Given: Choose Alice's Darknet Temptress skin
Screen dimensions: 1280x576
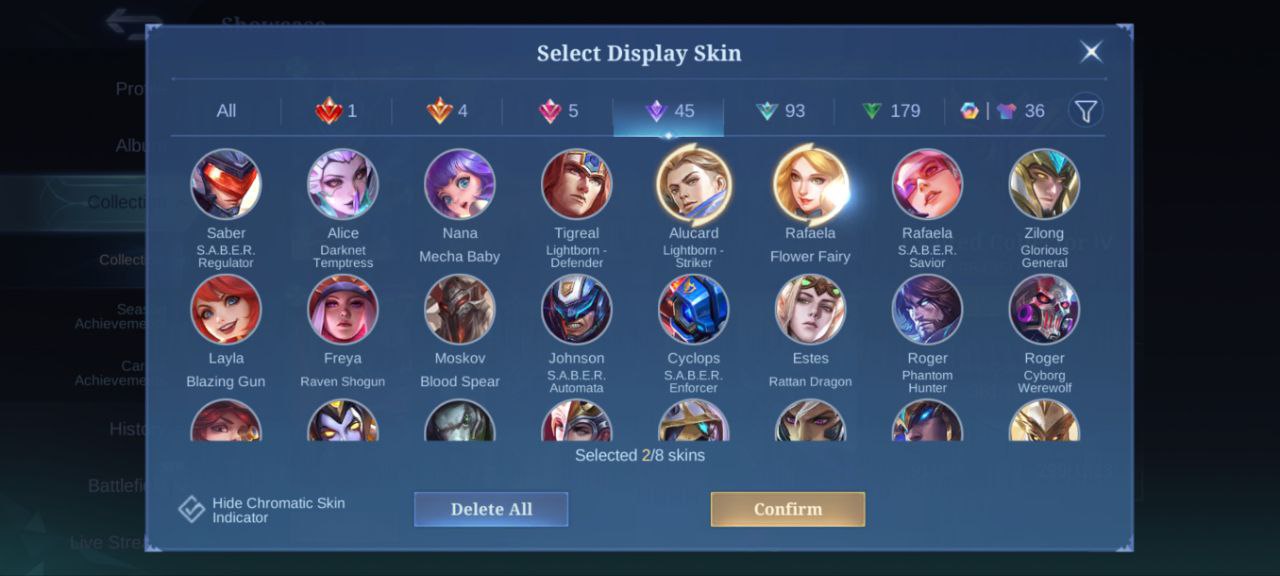Looking at the screenshot, I should click(343, 185).
